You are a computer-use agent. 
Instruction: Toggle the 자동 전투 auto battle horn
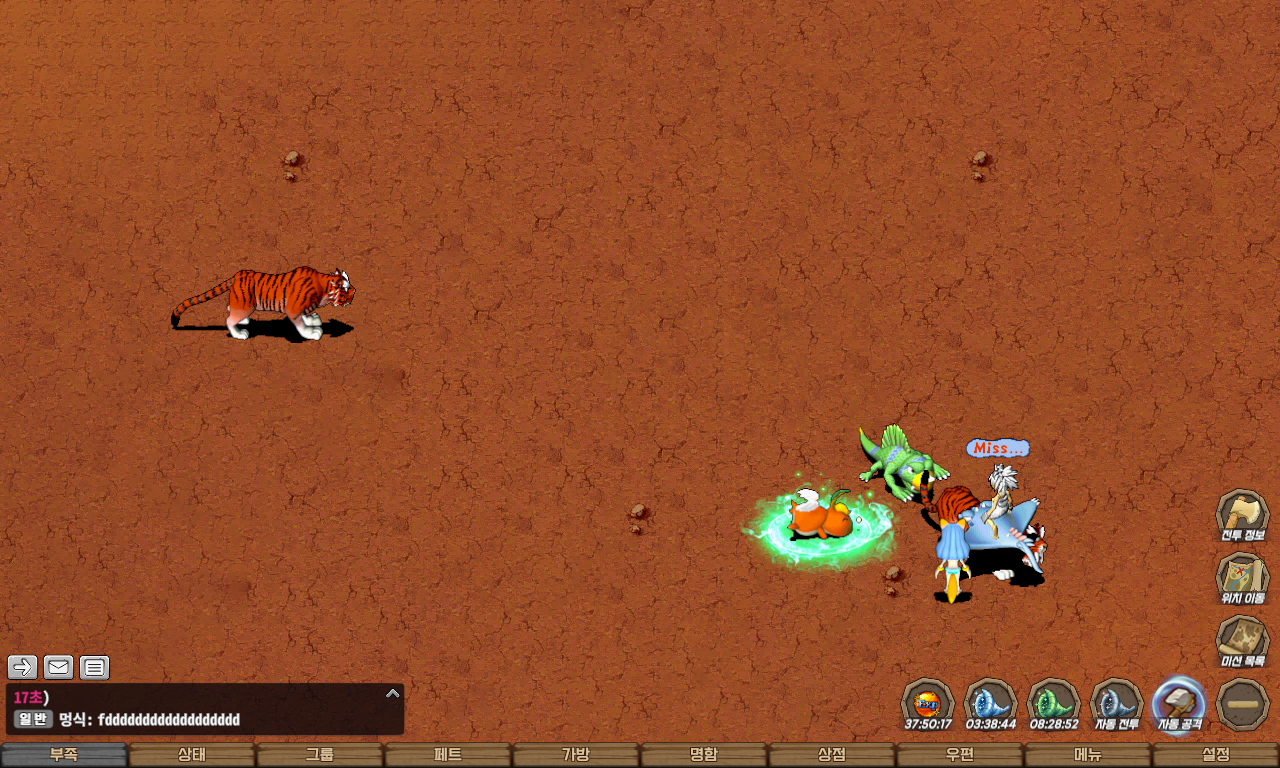tap(1116, 703)
